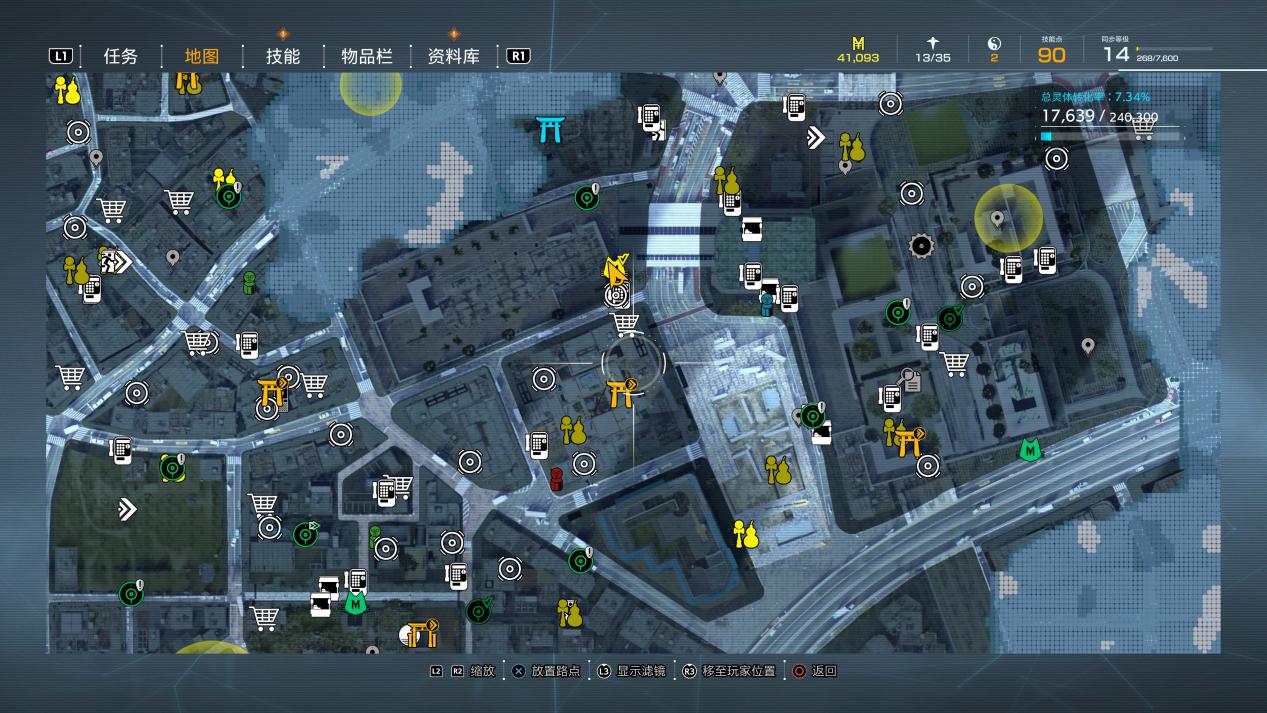1267x713 pixels.
Task: Select the 地图 tab
Action: point(201,56)
